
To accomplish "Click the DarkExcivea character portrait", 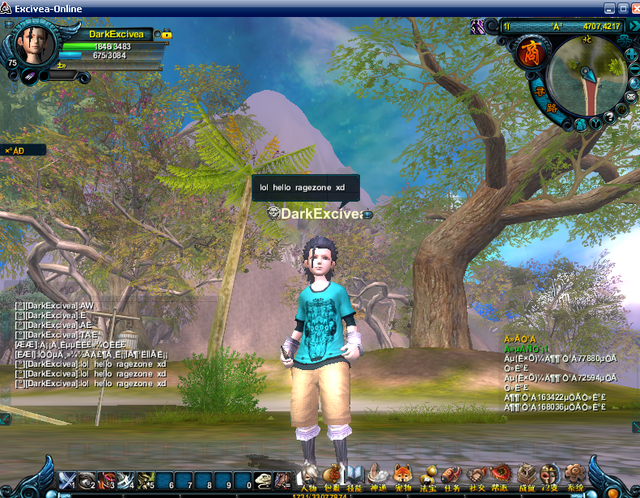I will coord(32,46).
